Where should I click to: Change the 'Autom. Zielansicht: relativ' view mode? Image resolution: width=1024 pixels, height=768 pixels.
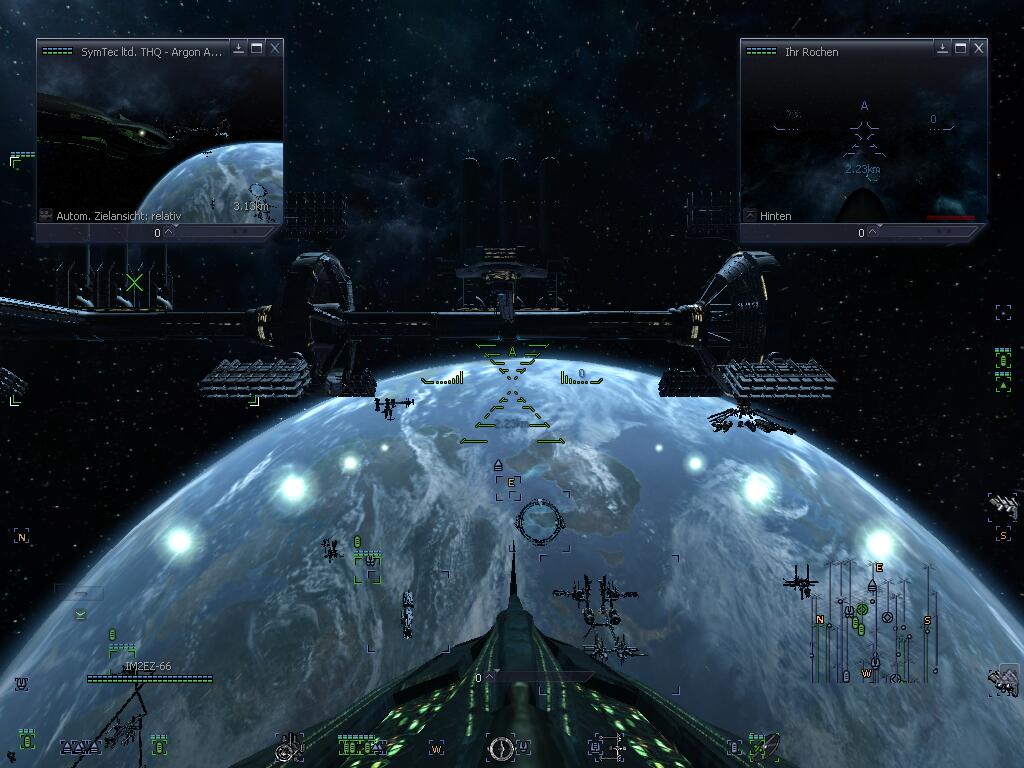(46, 215)
